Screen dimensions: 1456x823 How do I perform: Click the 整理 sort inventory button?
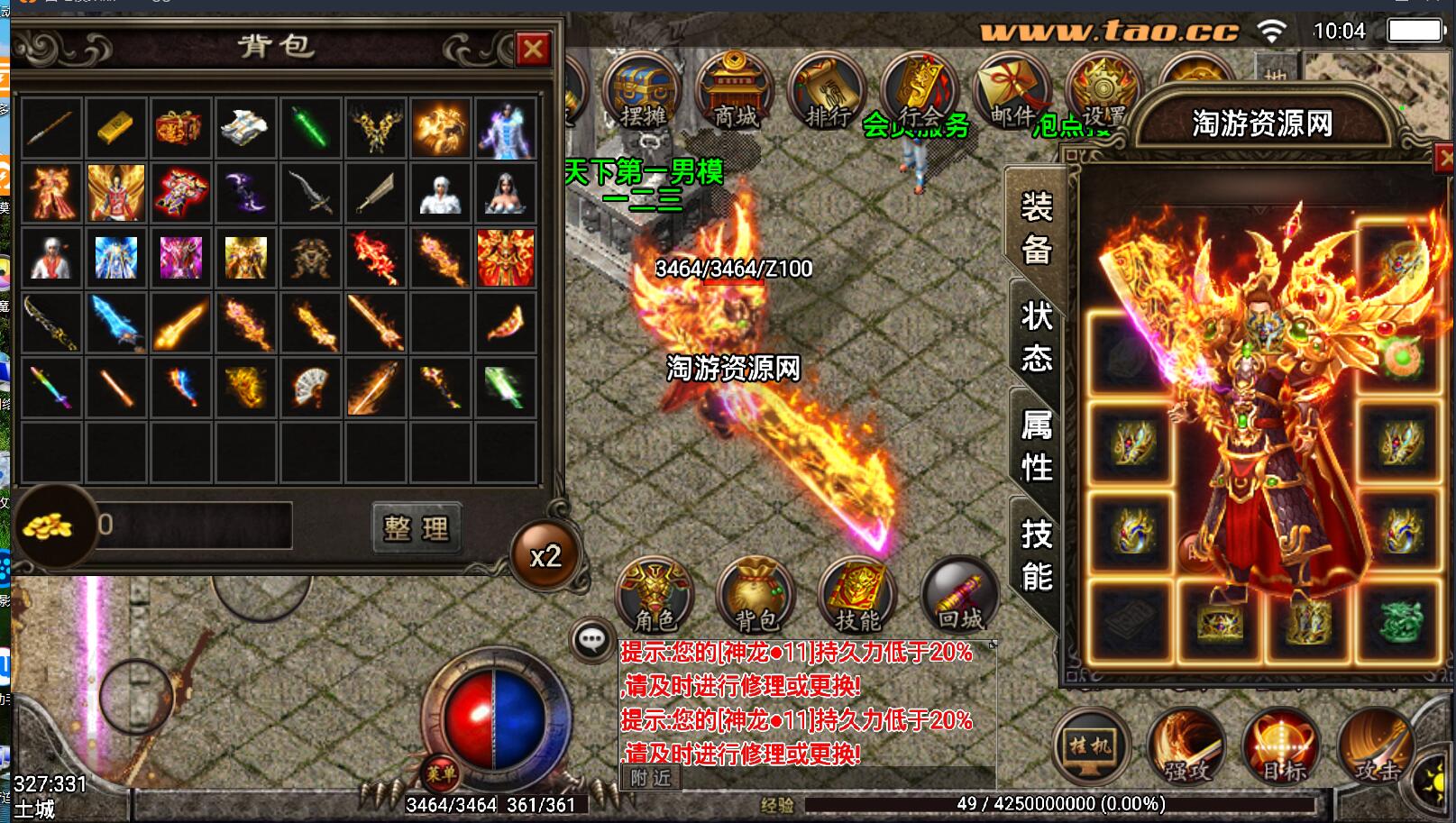(417, 527)
